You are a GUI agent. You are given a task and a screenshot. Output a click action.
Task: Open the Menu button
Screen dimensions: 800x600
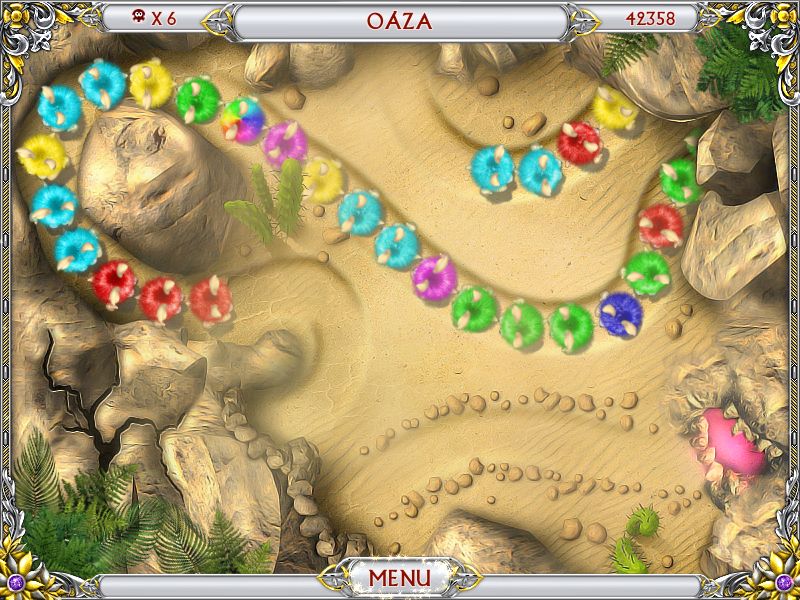399,577
